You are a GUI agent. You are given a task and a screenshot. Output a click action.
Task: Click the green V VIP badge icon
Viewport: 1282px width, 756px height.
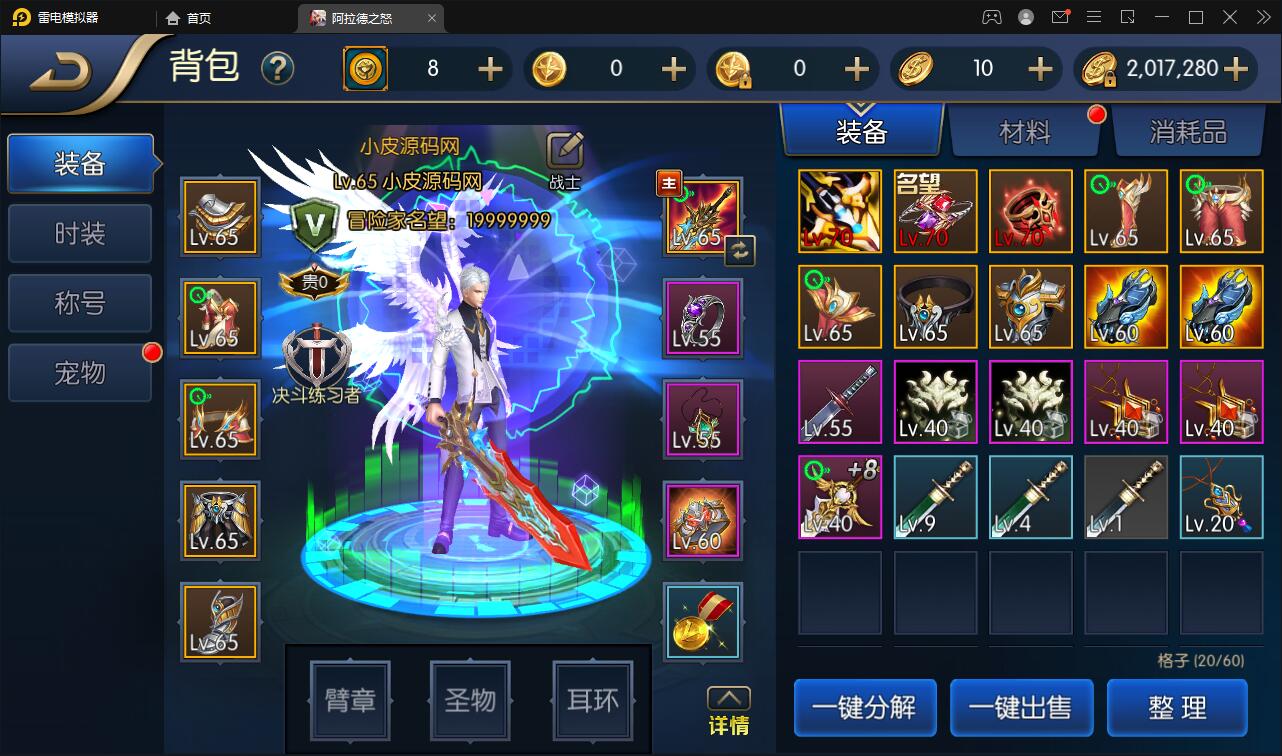314,222
